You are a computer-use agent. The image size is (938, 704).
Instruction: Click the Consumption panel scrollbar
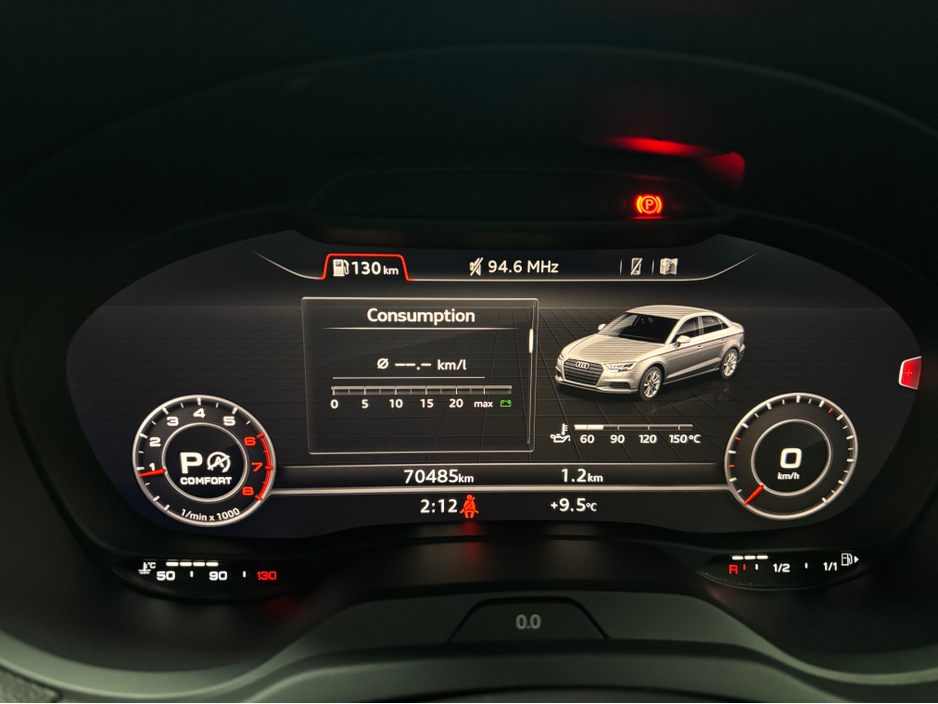tap(528, 338)
